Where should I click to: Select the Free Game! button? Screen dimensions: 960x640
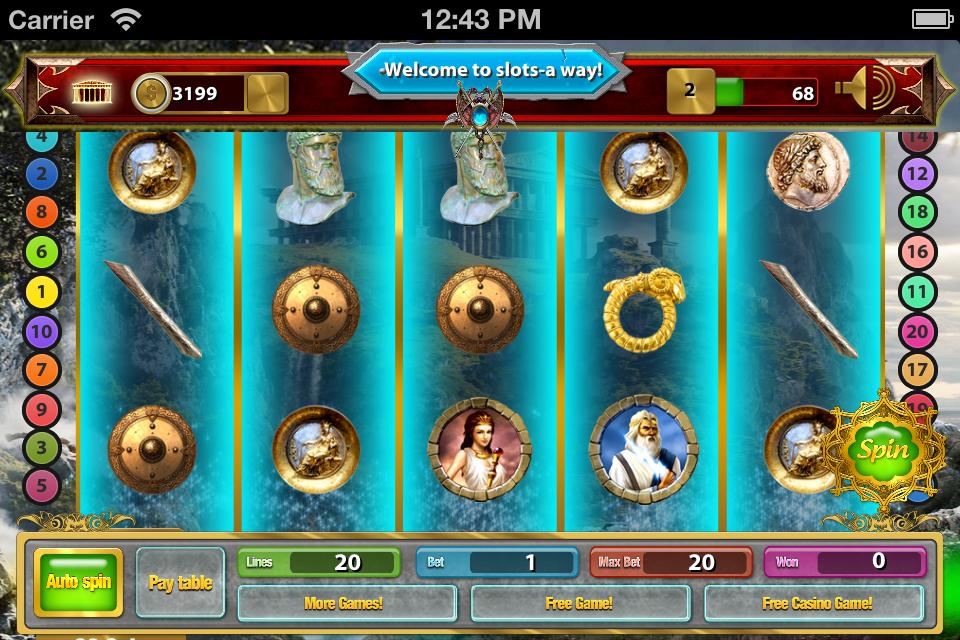click(x=579, y=603)
